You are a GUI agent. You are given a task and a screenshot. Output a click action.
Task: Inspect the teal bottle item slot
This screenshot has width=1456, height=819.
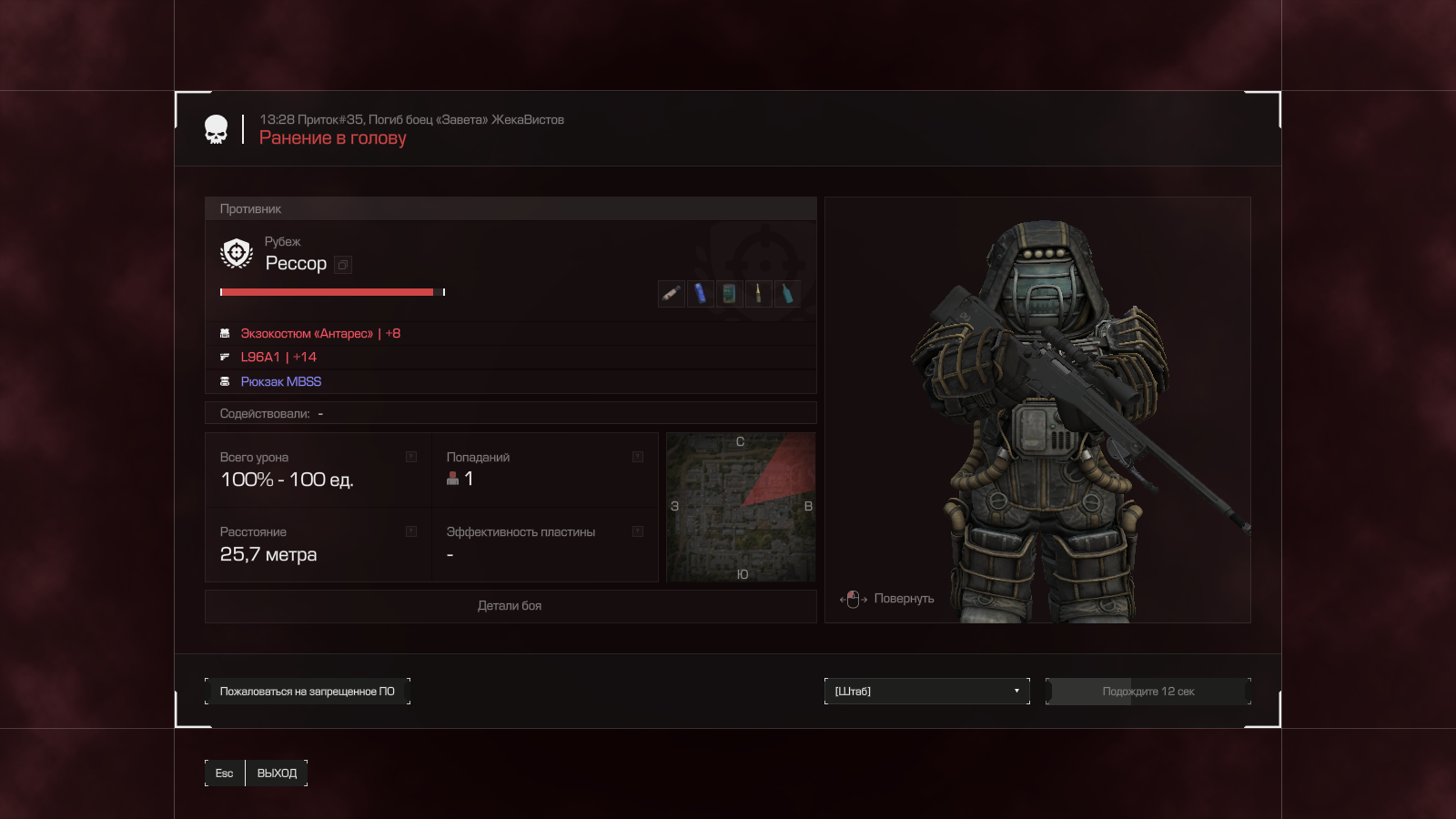click(x=787, y=294)
